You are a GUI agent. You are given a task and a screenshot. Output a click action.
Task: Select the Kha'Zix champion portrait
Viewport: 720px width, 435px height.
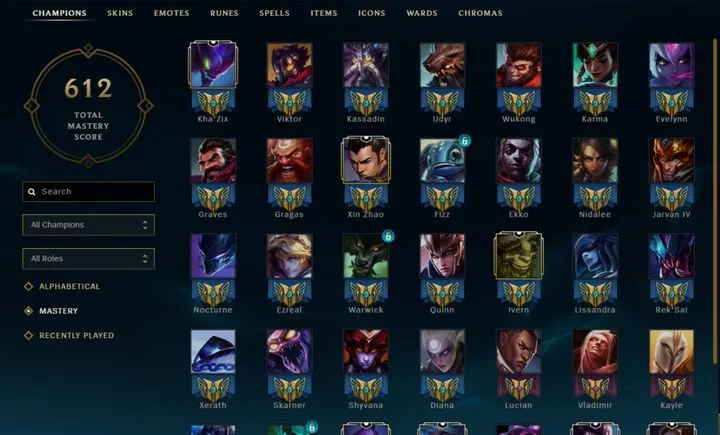pyautogui.click(x=213, y=65)
